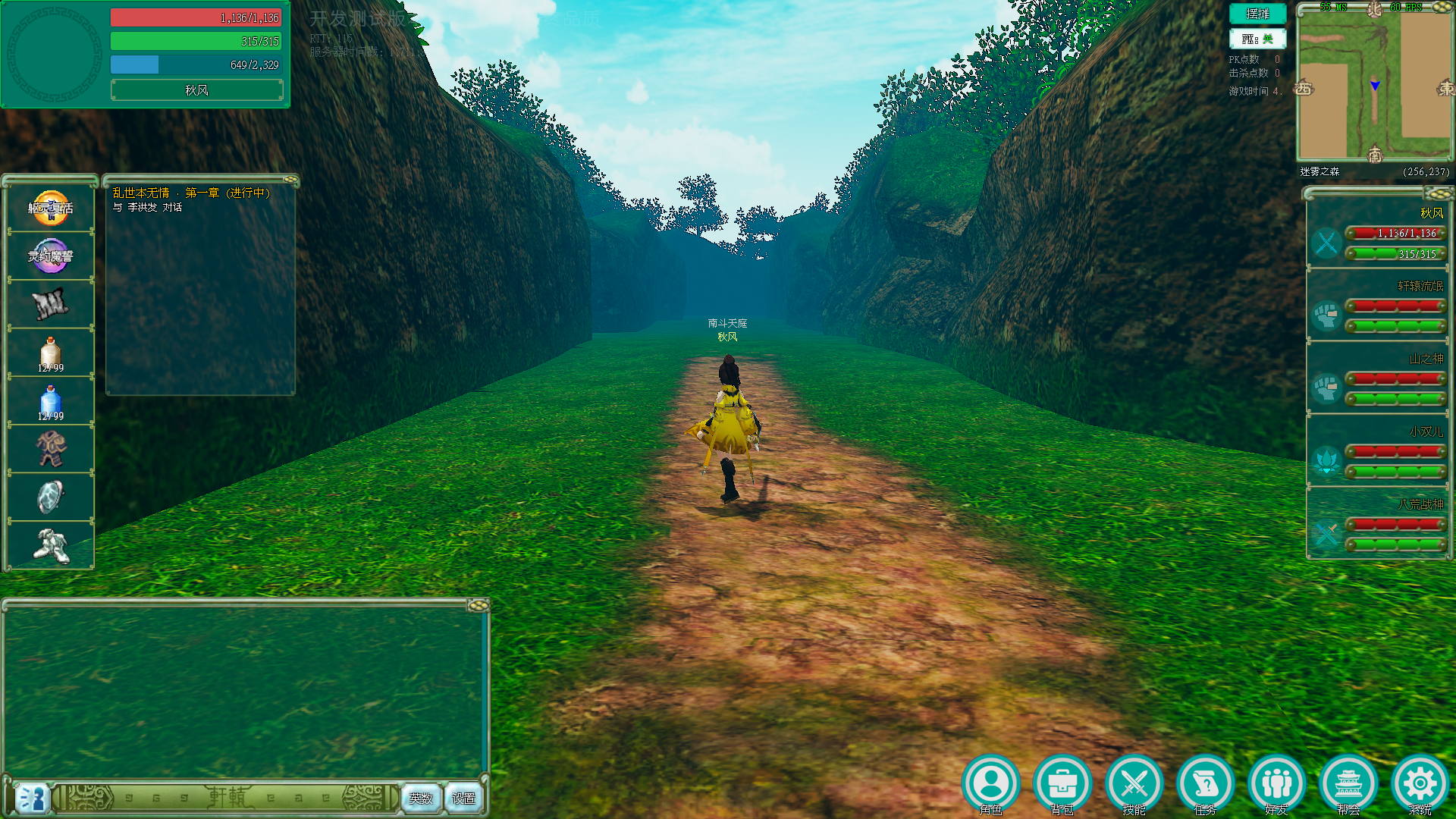Screen dimensions: 1456x819
Task: Click the minimap of 迷雾之森
Action: click(1374, 85)
